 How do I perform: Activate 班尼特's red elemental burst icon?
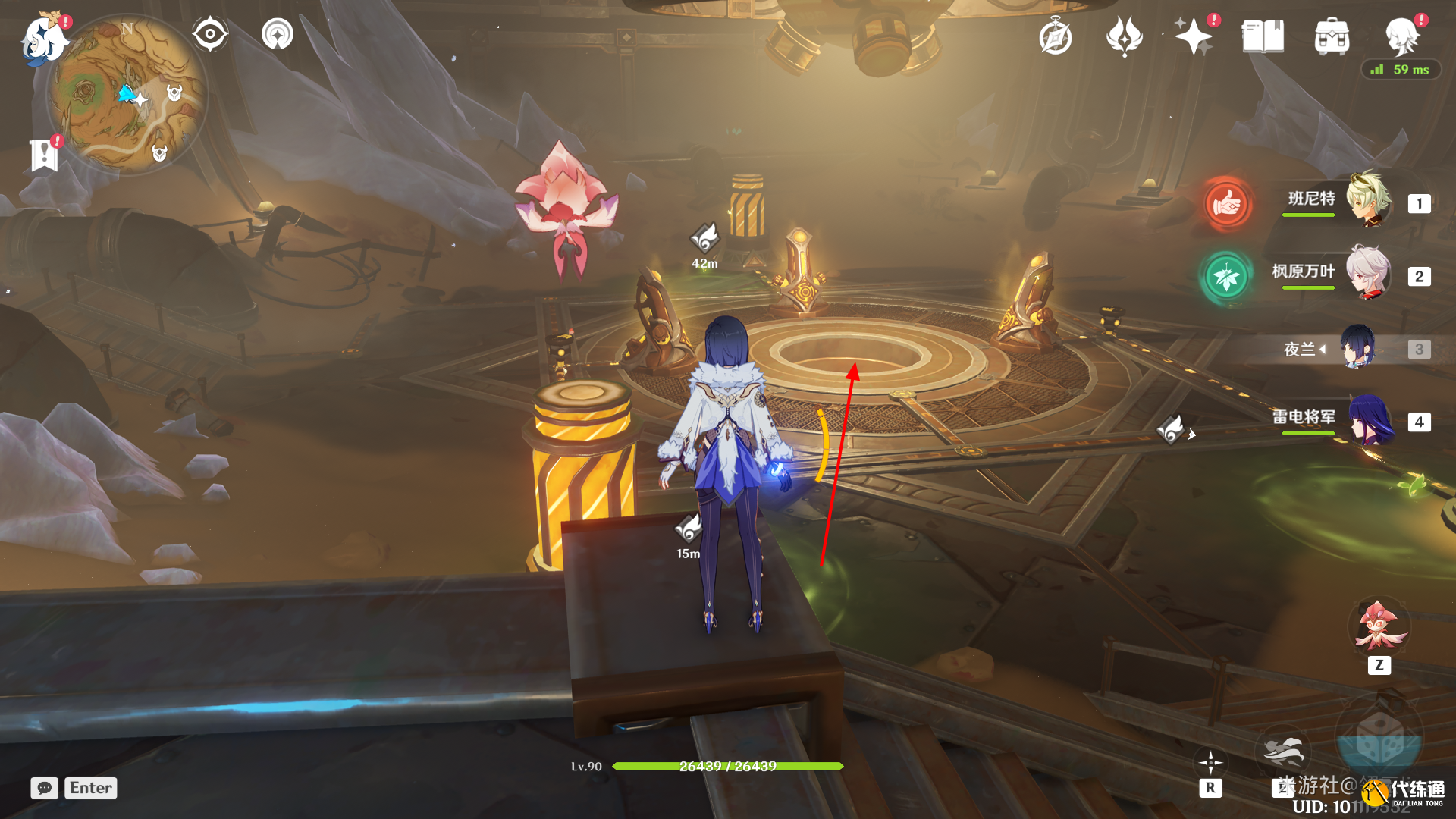[1227, 203]
